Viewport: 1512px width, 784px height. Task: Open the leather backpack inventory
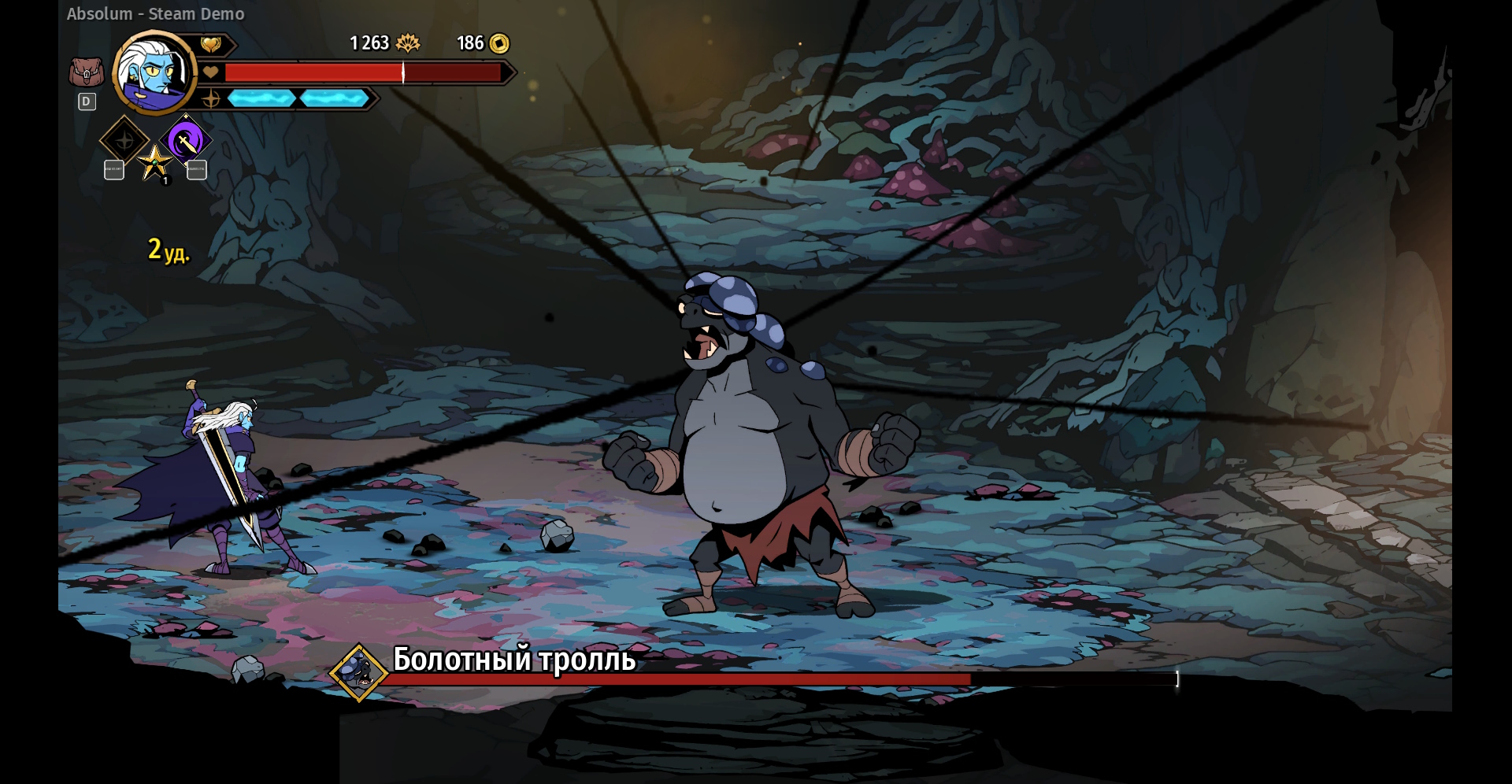pyautogui.click(x=86, y=73)
